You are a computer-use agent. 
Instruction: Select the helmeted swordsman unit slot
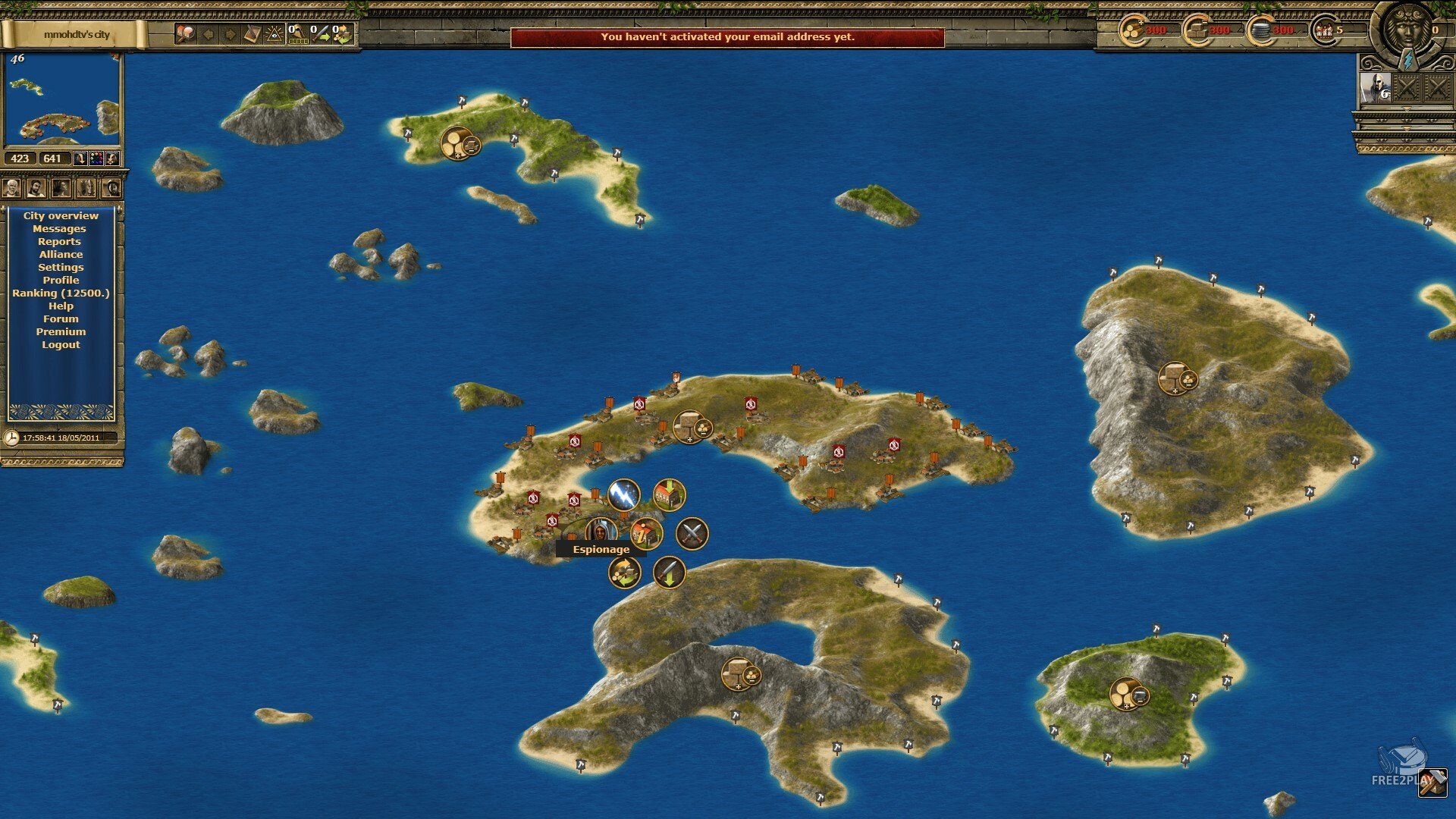[1374, 89]
